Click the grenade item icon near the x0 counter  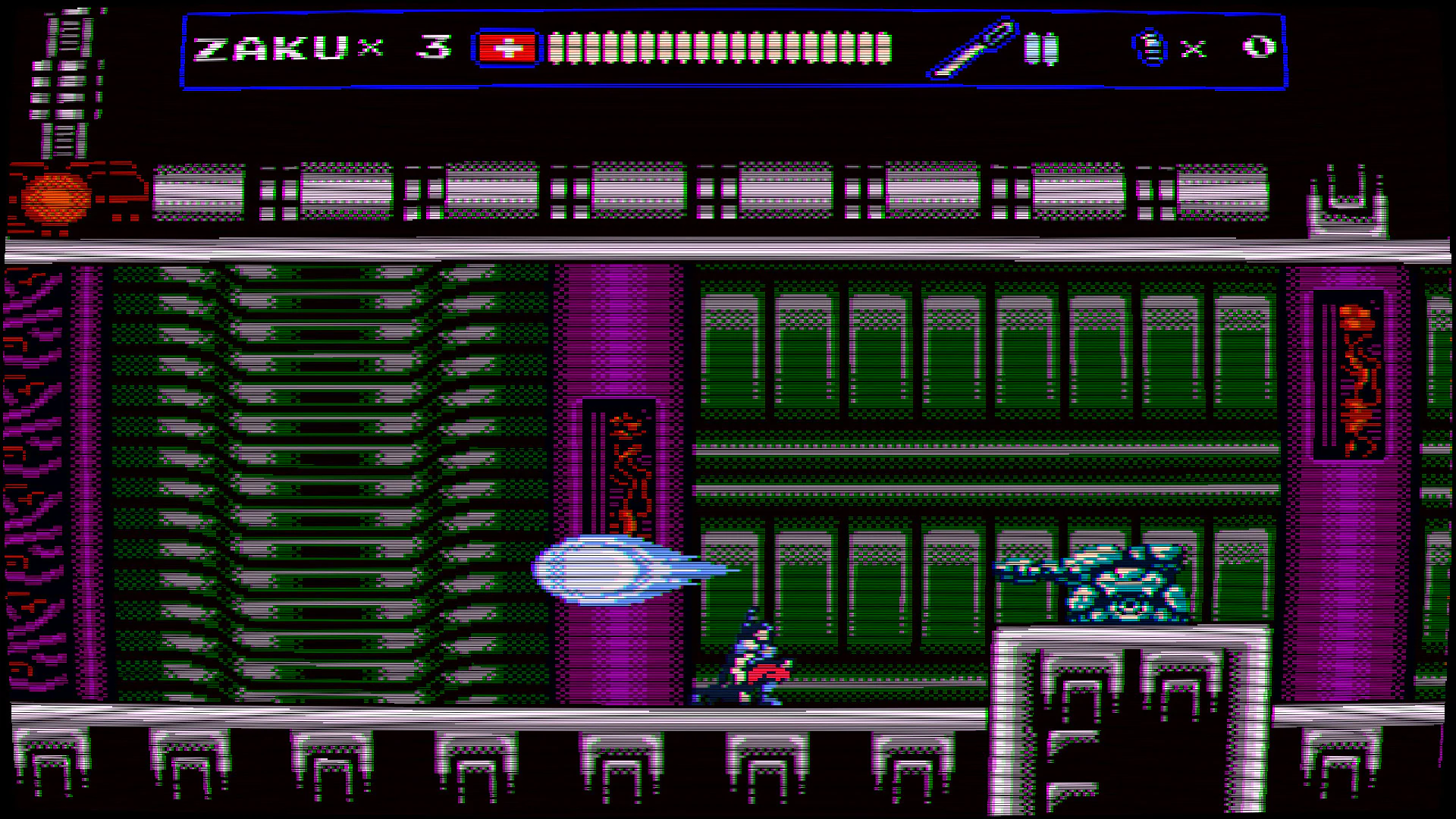click(1149, 47)
